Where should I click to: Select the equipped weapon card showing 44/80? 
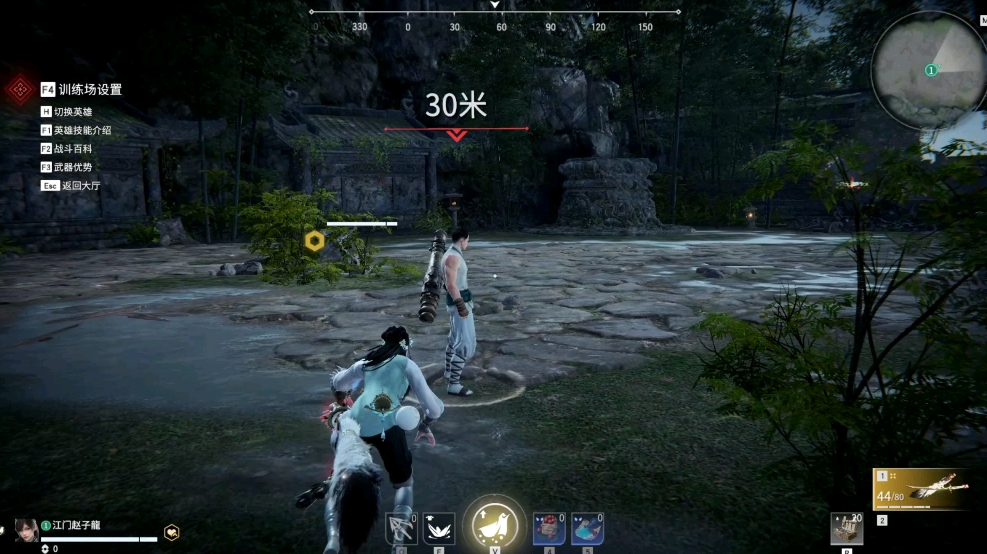pyautogui.click(x=920, y=489)
